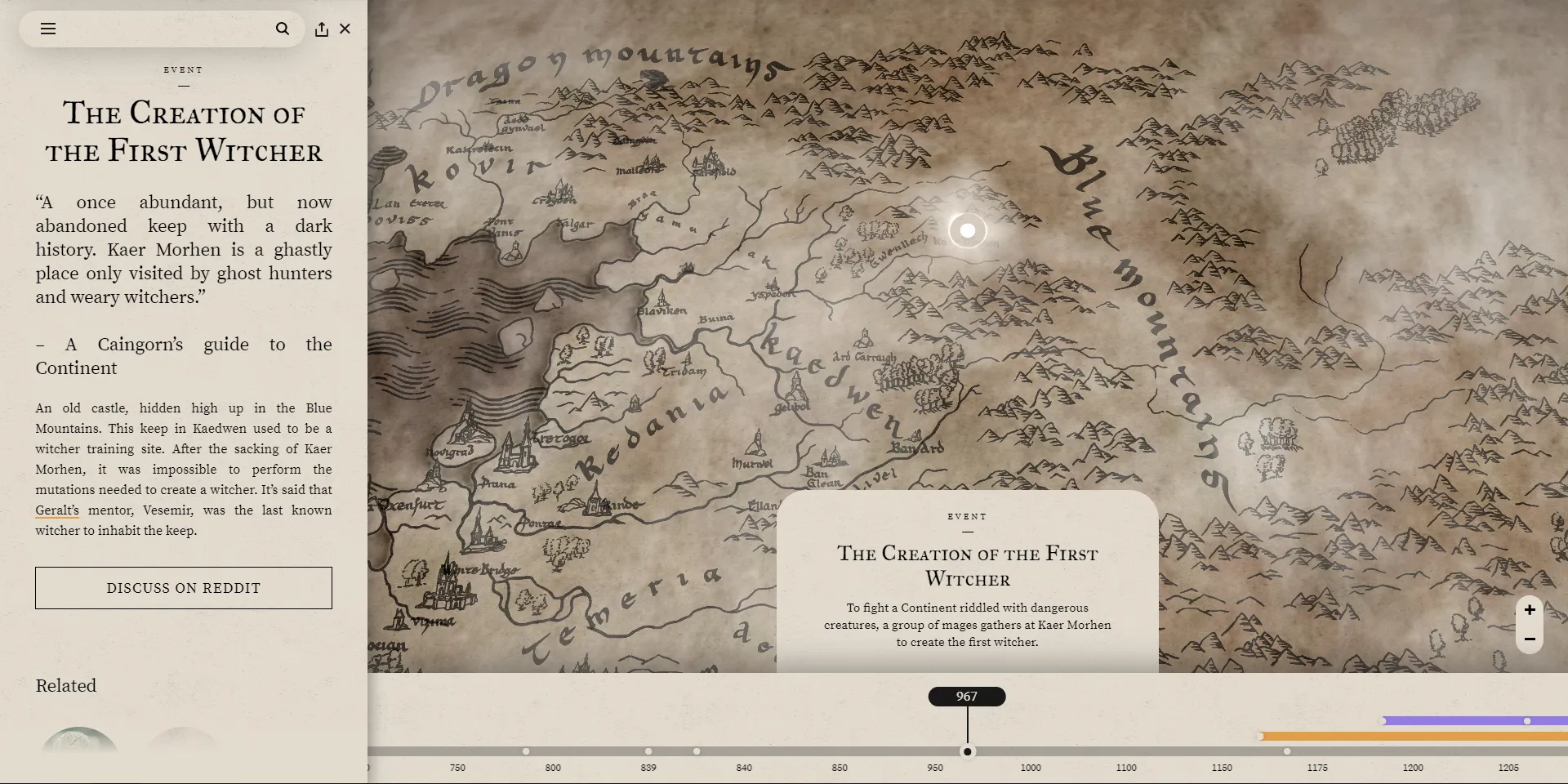1568x784 pixels.
Task: Click the Creation of the First Witcher event card
Action: [x=968, y=580]
